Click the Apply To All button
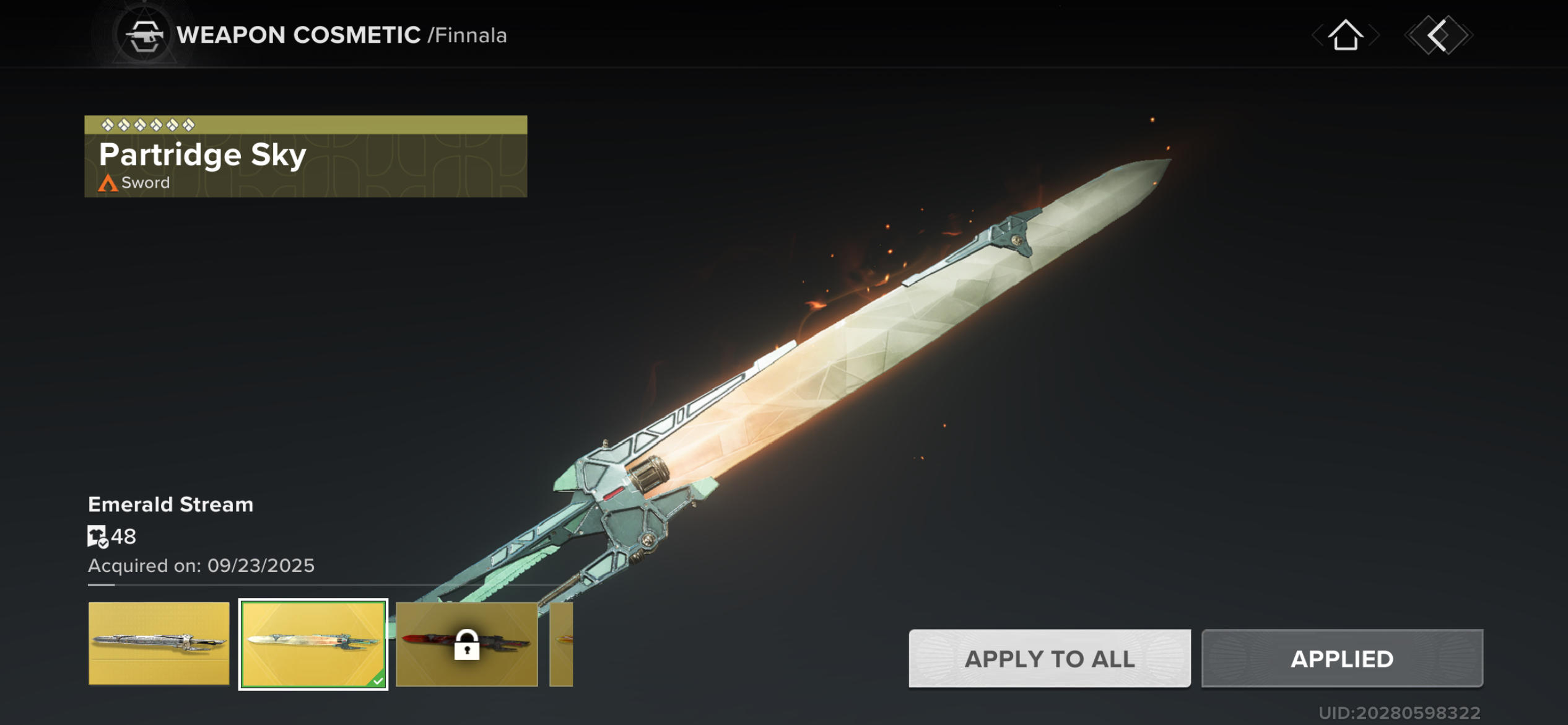This screenshot has height=725, width=1568. pyautogui.click(x=1049, y=658)
